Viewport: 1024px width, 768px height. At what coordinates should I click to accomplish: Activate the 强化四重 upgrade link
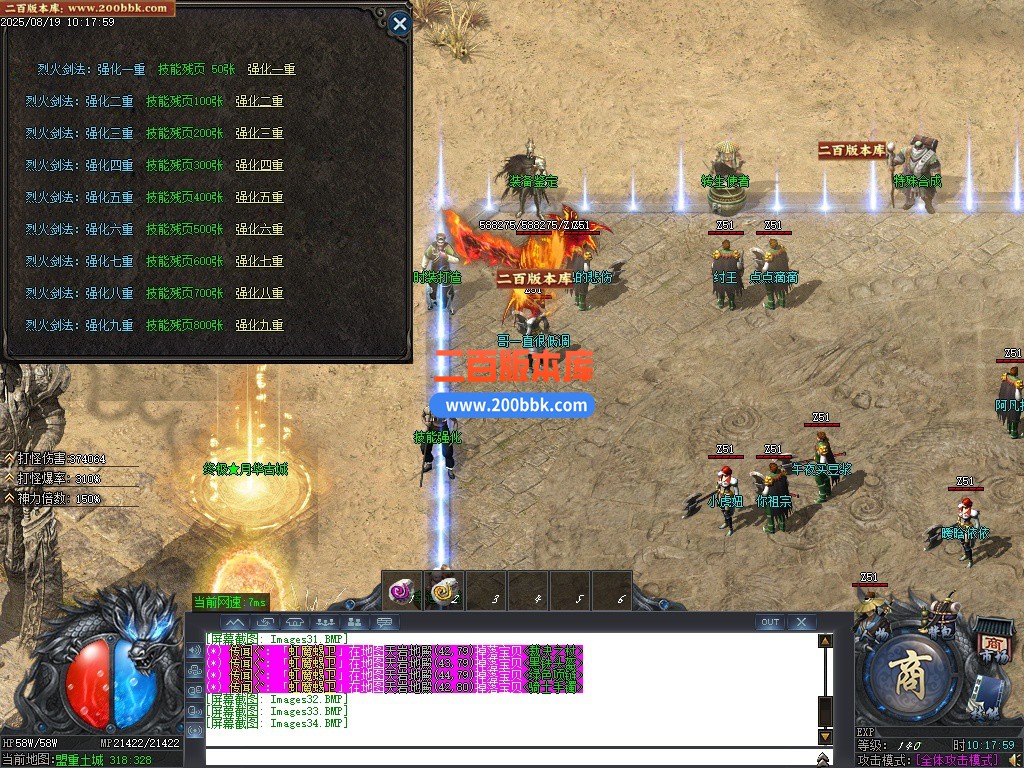tap(259, 165)
